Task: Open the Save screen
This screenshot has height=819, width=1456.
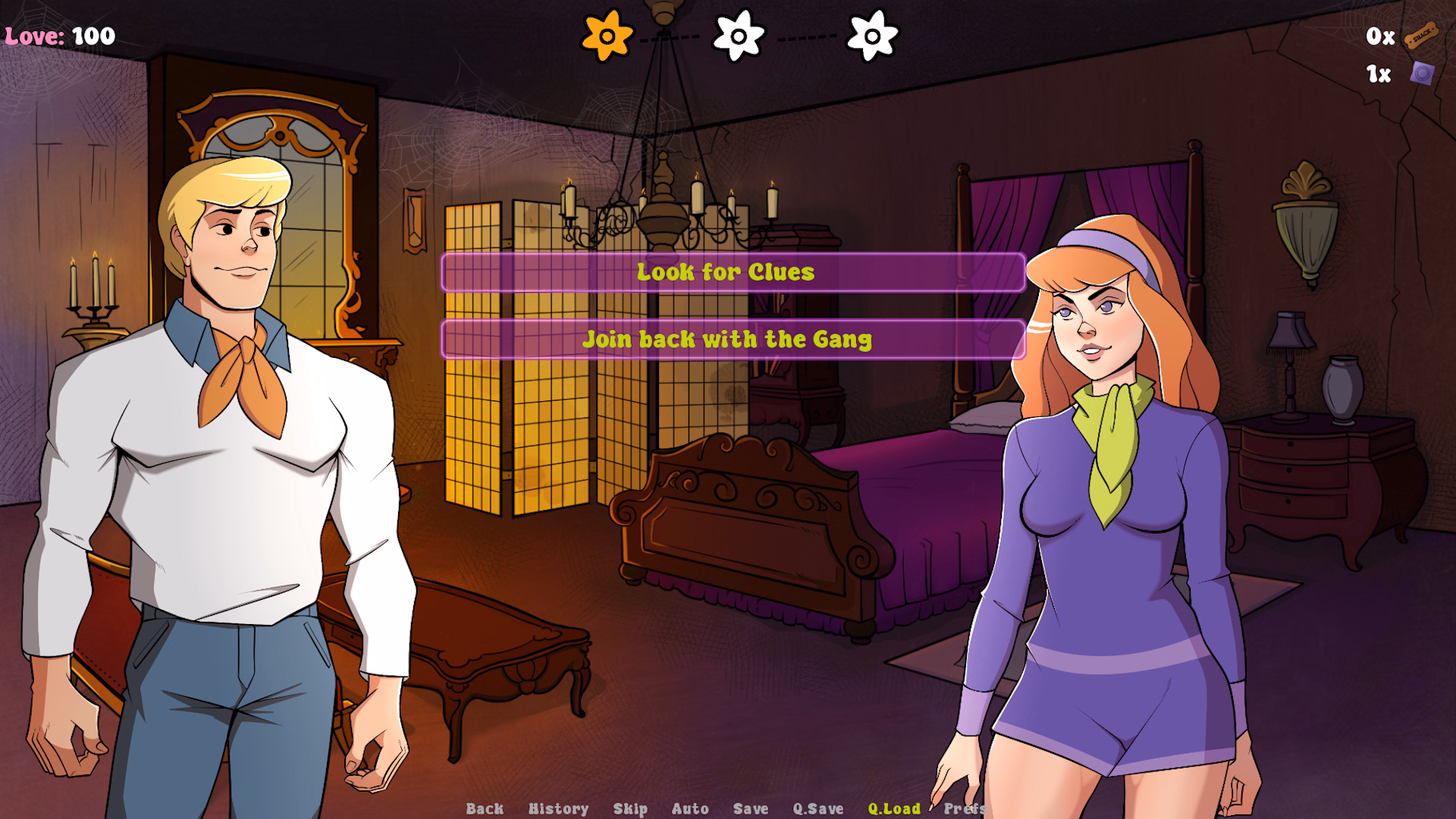Action: click(x=751, y=808)
